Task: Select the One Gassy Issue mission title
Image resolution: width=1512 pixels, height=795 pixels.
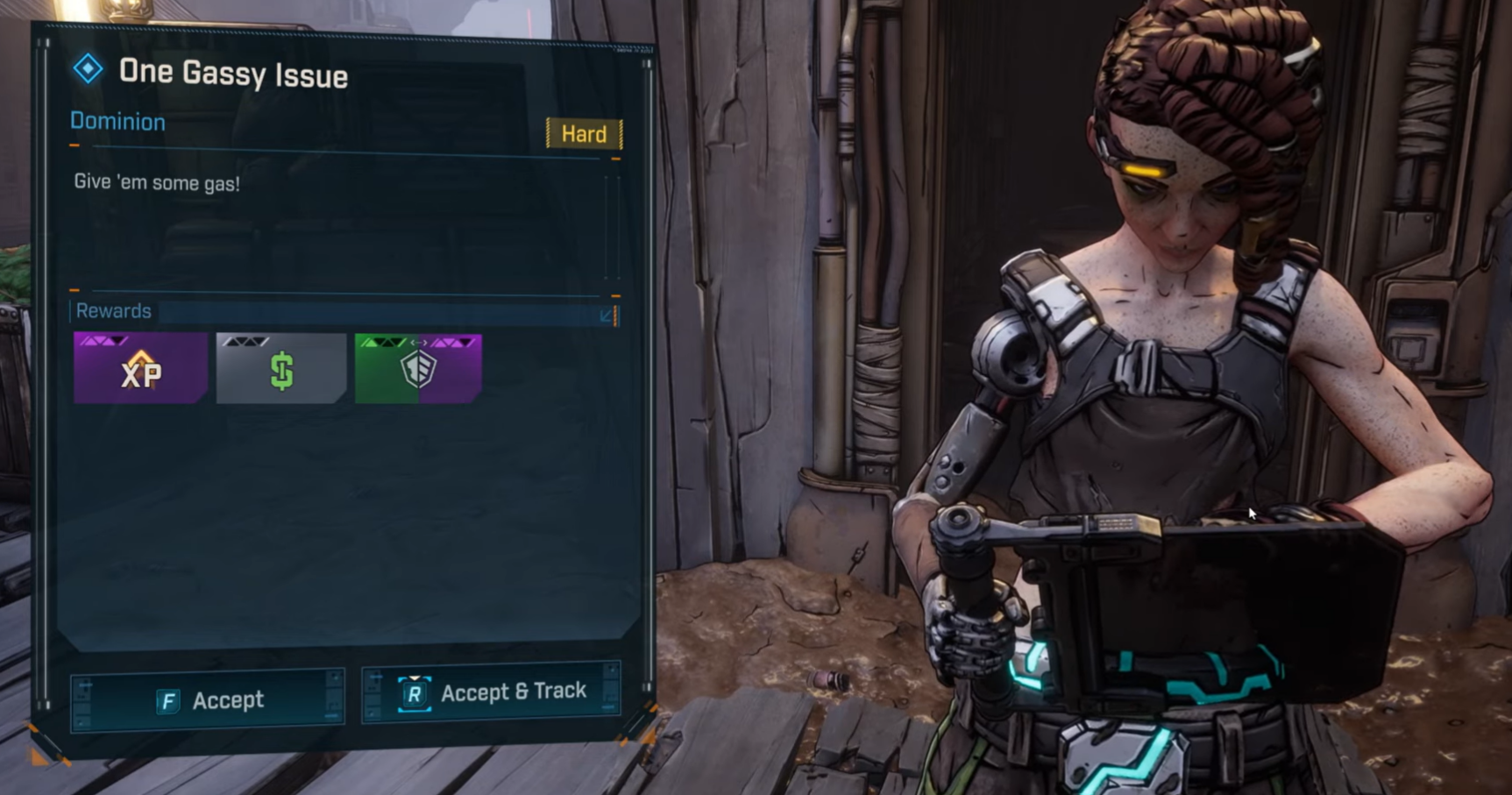Action: [x=233, y=75]
